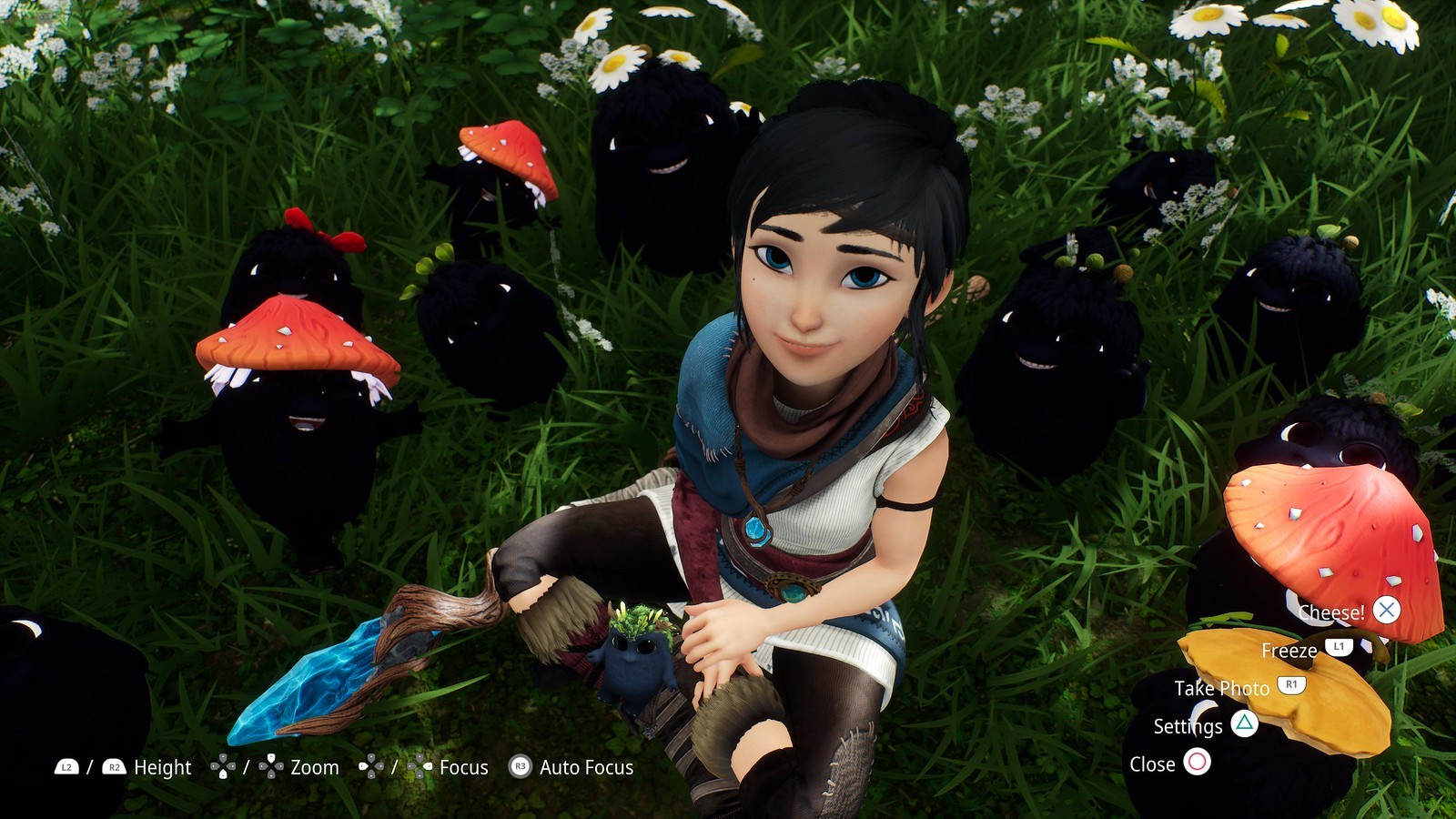This screenshot has height=819, width=1456.
Task: Click the triangle icon next to Settings
Action: [x=1244, y=723]
